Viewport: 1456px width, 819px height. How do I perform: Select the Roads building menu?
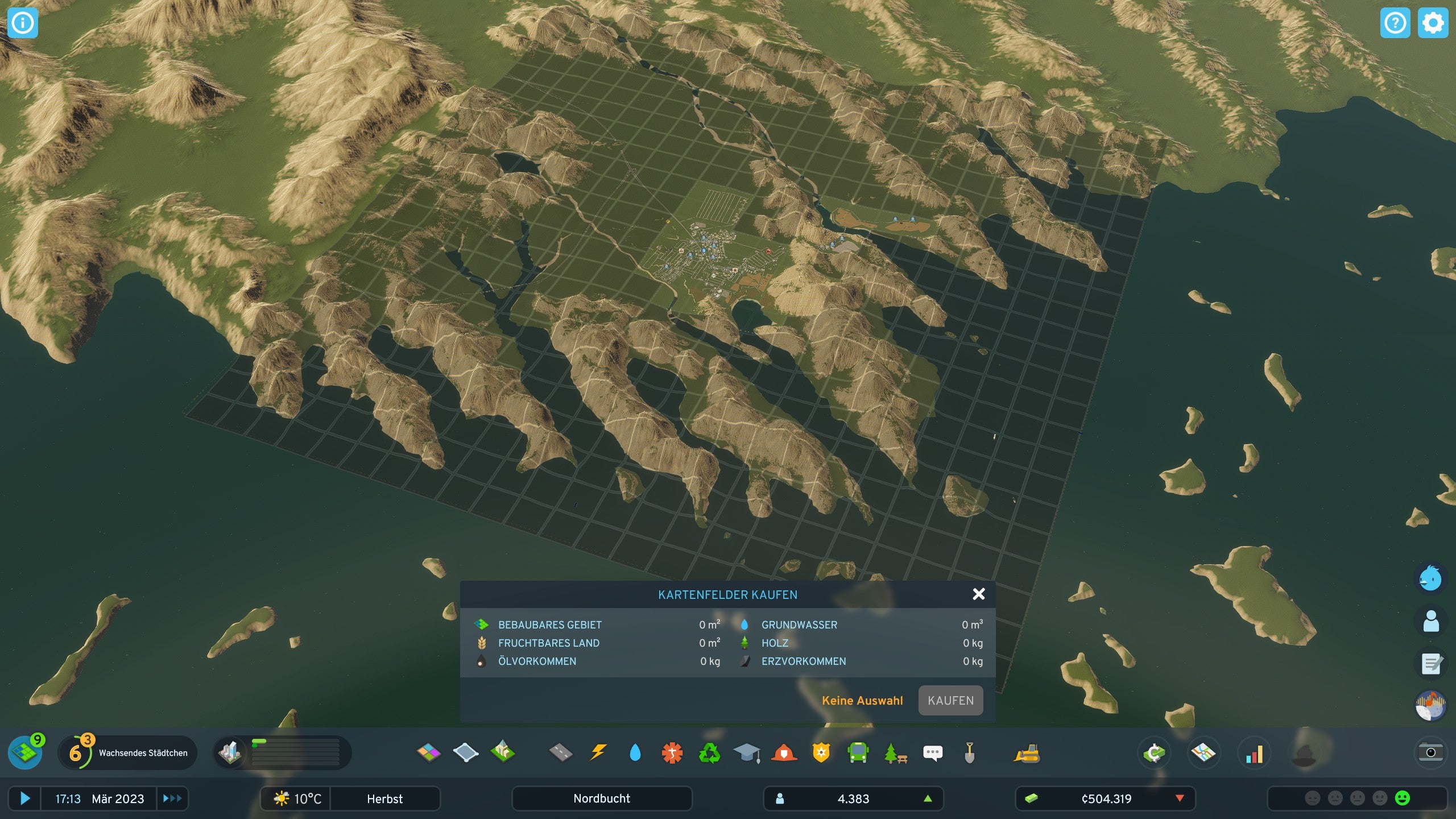[x=561, y=752]
